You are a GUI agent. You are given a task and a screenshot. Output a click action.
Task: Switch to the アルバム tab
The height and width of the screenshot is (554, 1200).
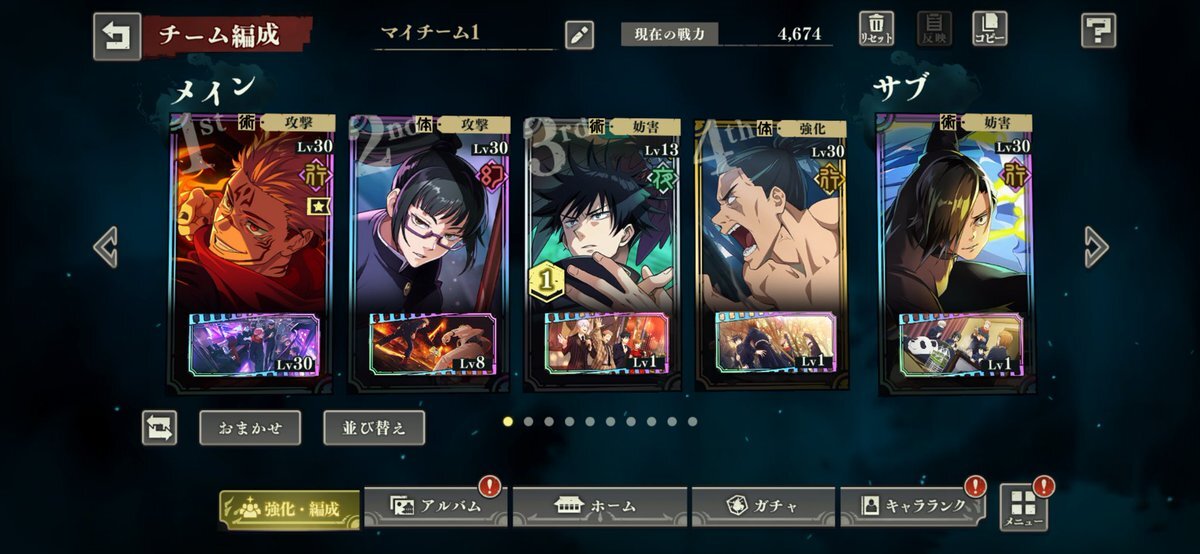[436, 506]
